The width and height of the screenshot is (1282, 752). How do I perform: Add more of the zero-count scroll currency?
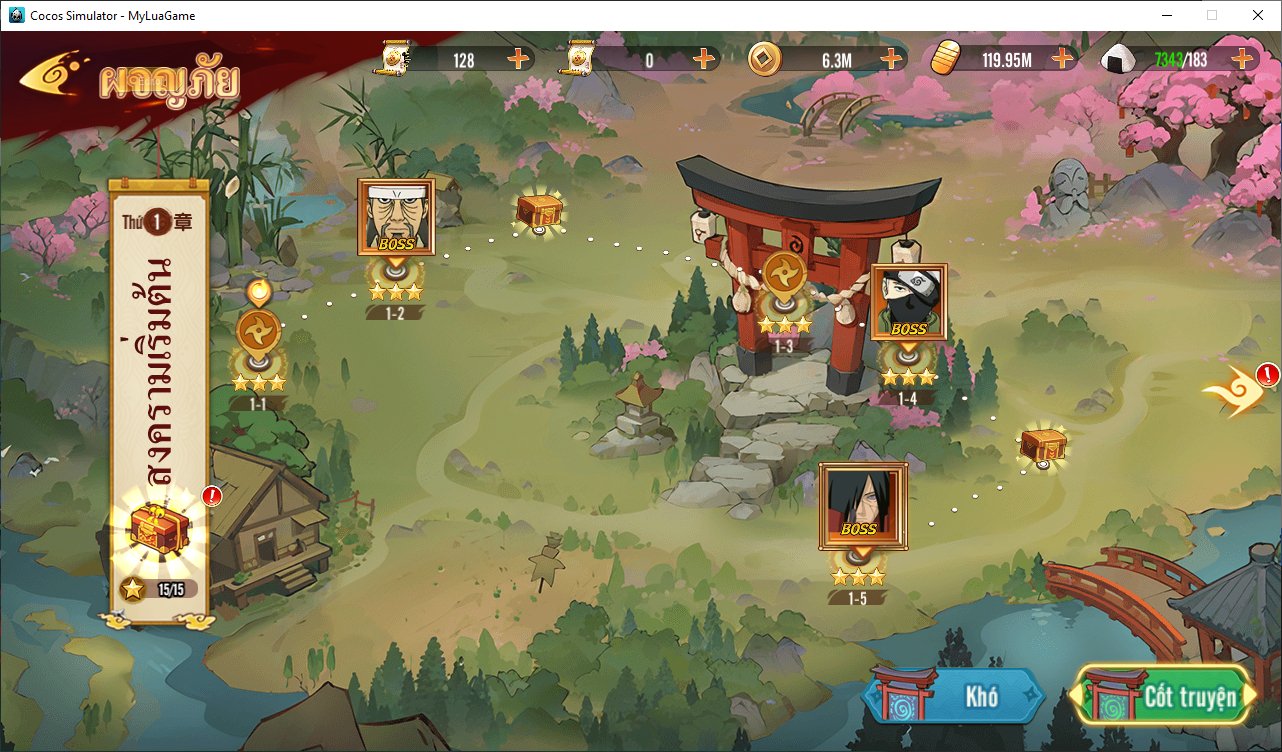point(704,59)
